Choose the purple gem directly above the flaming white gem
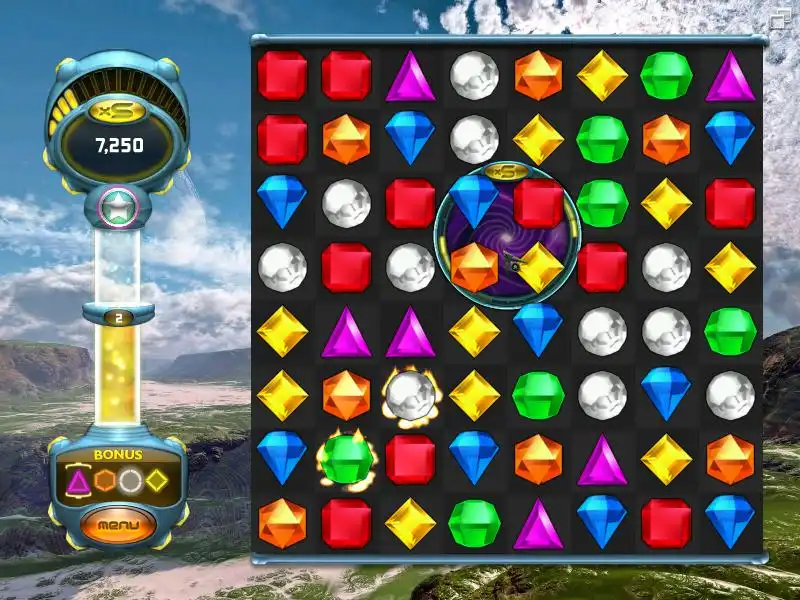Screen dimensions: 800x600 pyautogui.click(x=410, y=332)
